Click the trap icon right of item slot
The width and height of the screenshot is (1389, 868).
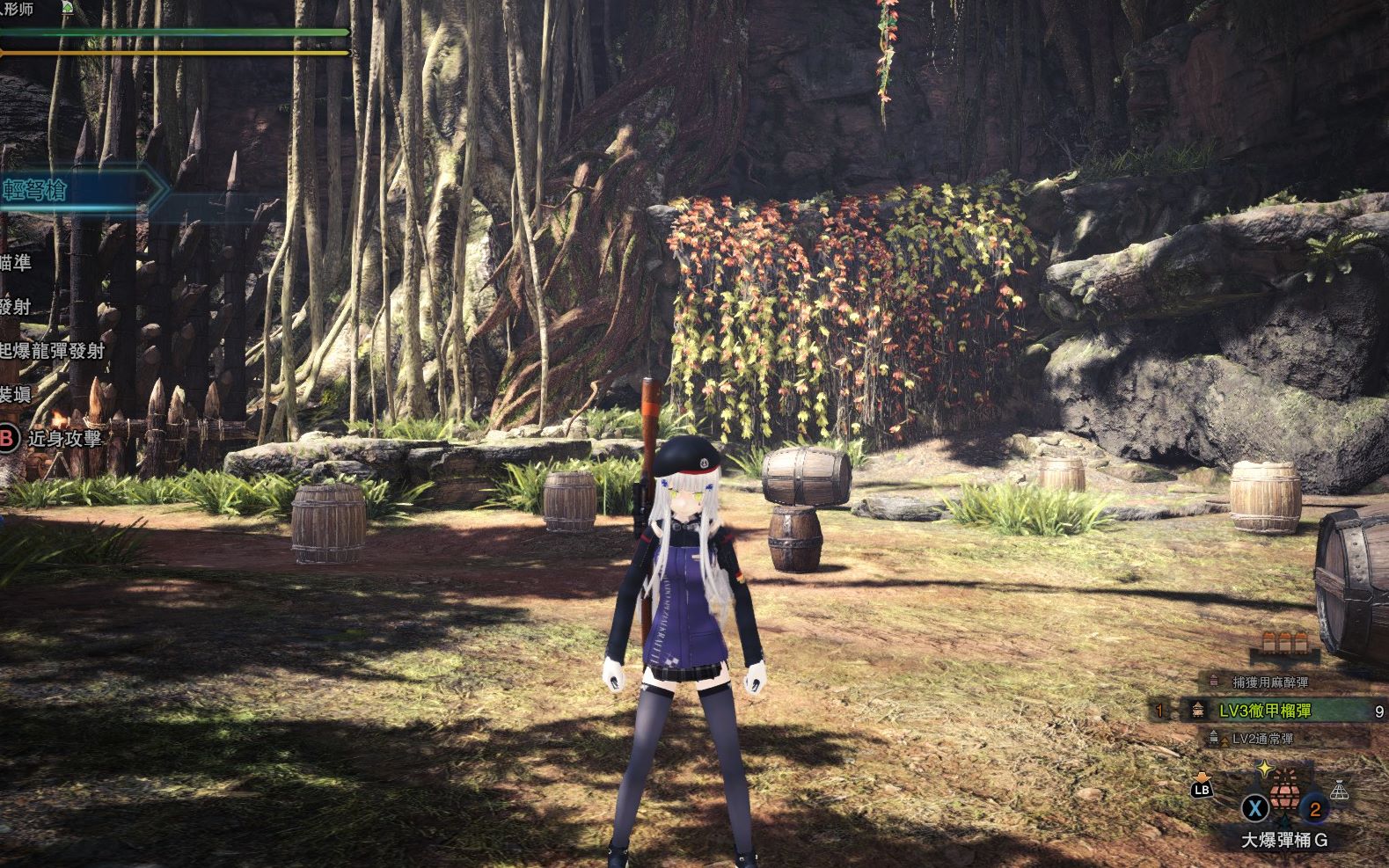(x=1340, y=791)
